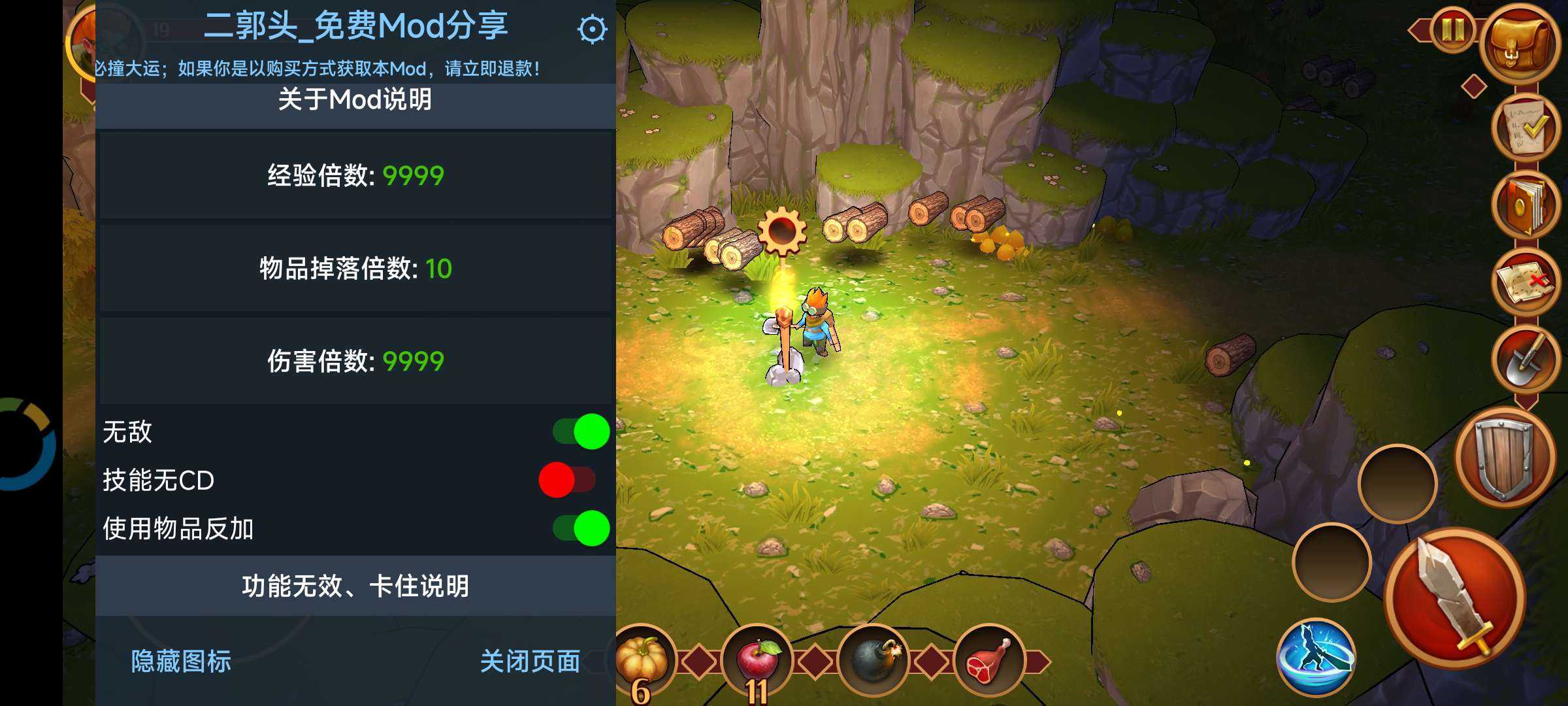Click the mod menu gear icon

pos(592,29)
